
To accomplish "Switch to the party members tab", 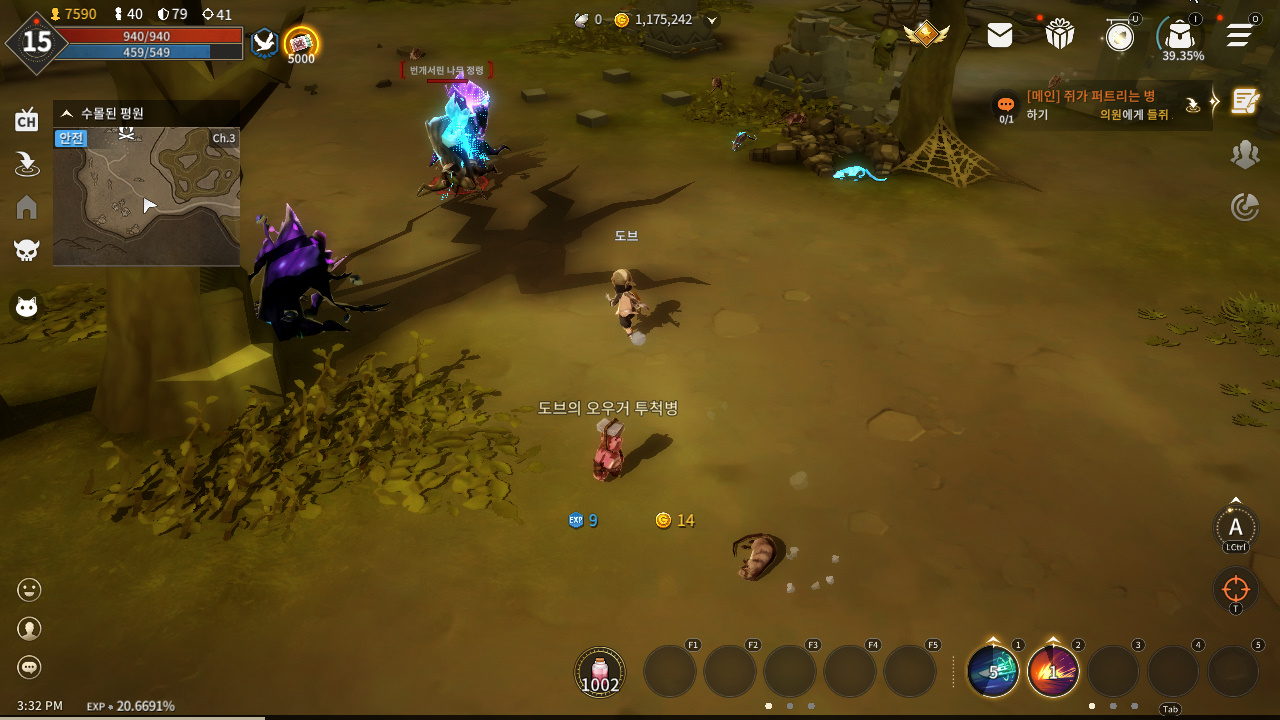I will pos(1245,154).
